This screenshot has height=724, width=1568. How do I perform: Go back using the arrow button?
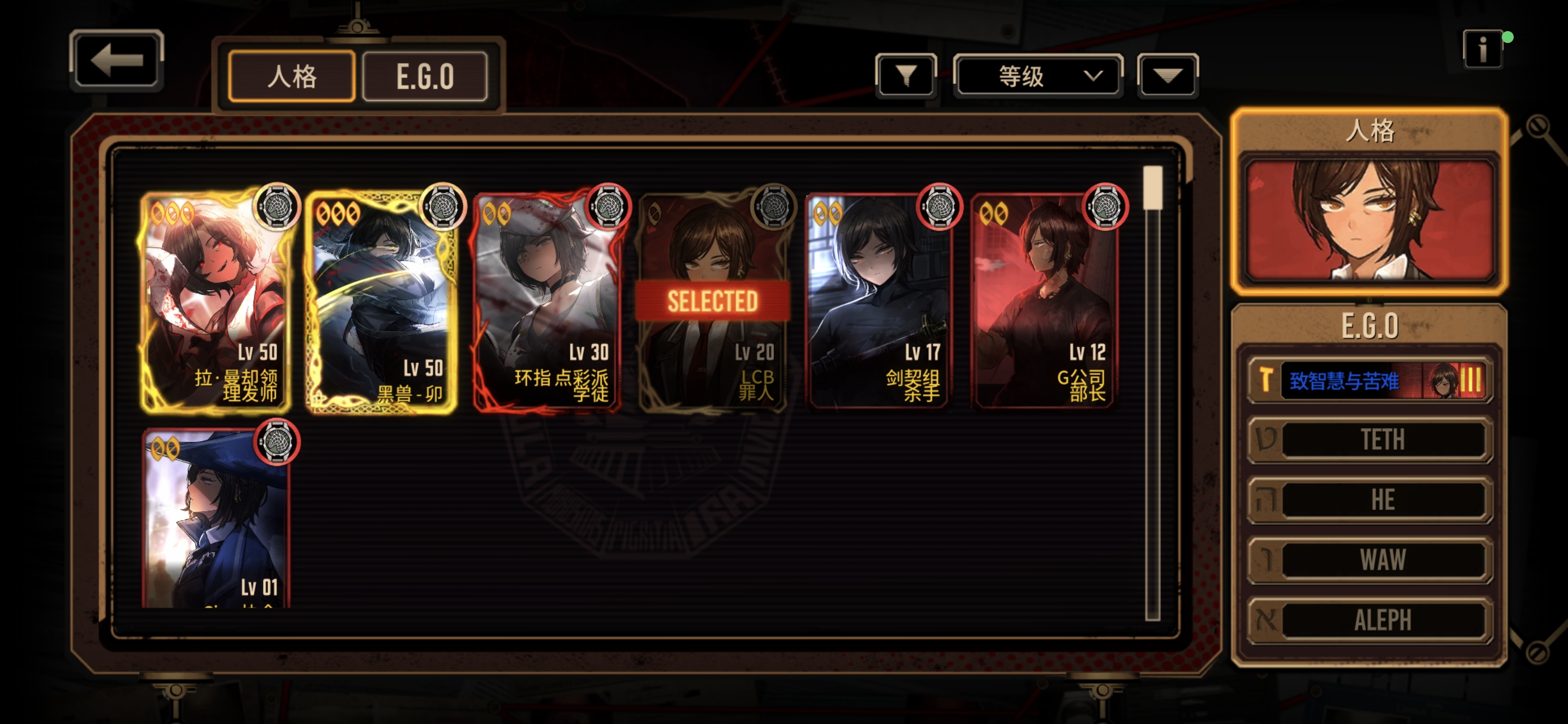click(117, 61)
